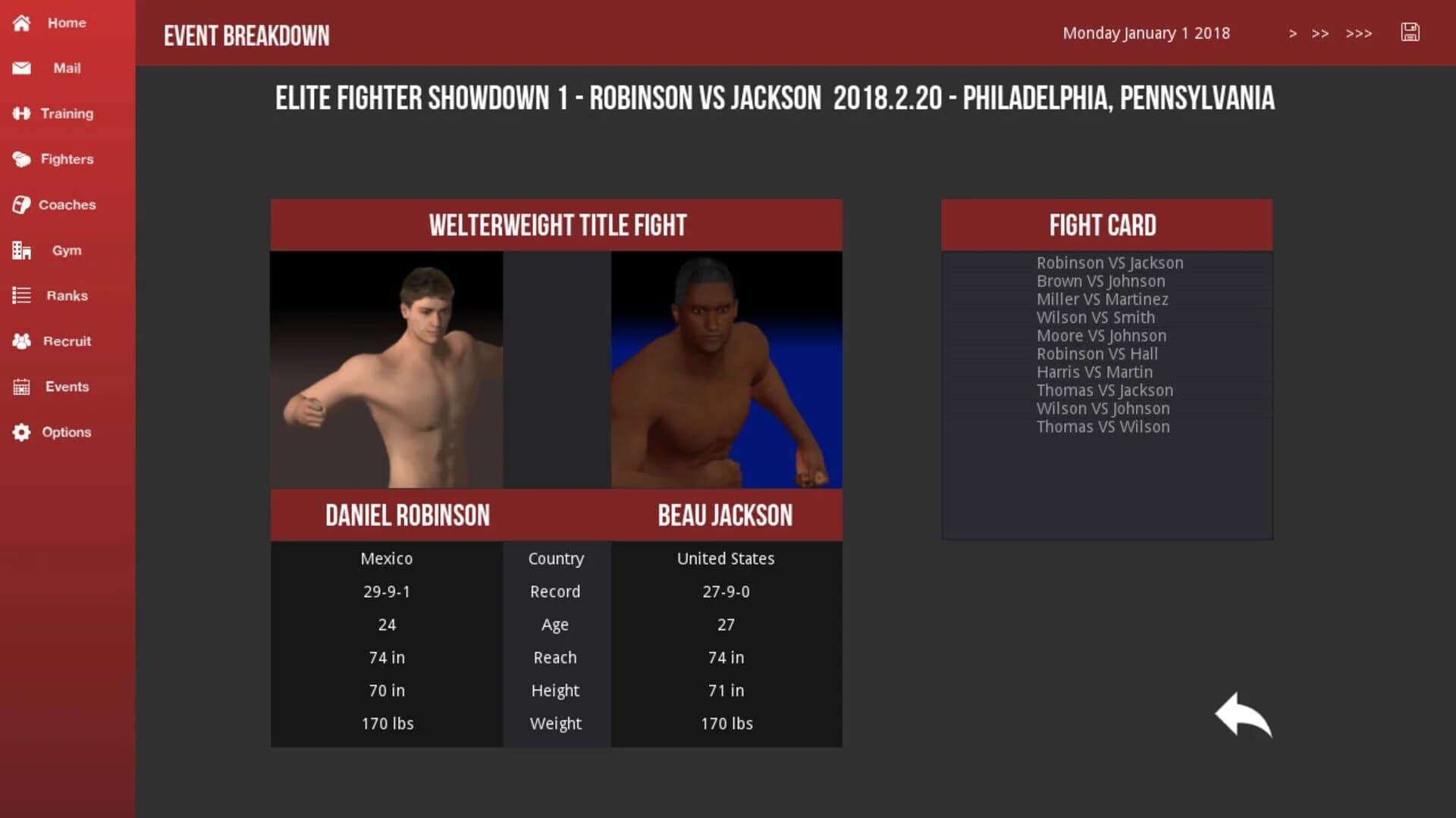Image resolution: width=1456 pixels, height=818 pixels.
Task: Go back using the curved return arrow
Action: click(1244, 713)
